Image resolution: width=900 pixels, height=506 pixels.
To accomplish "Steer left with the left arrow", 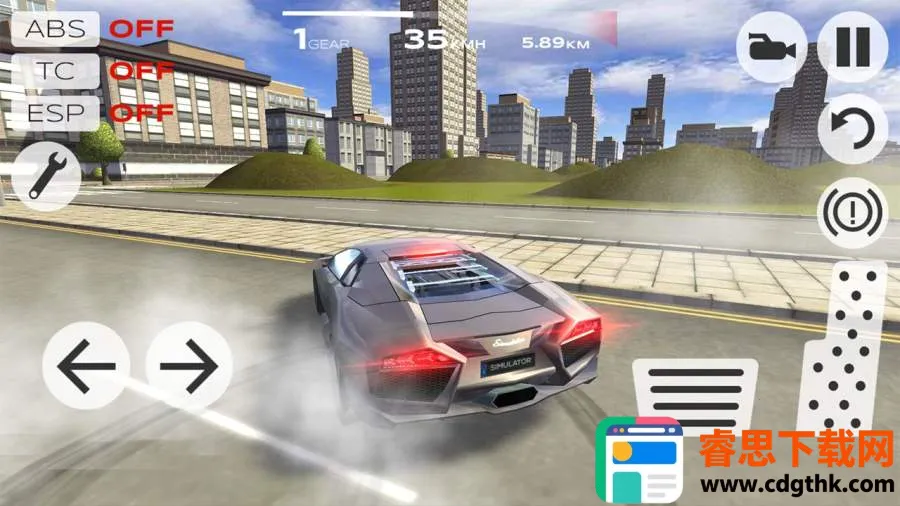I will (86, 365).
